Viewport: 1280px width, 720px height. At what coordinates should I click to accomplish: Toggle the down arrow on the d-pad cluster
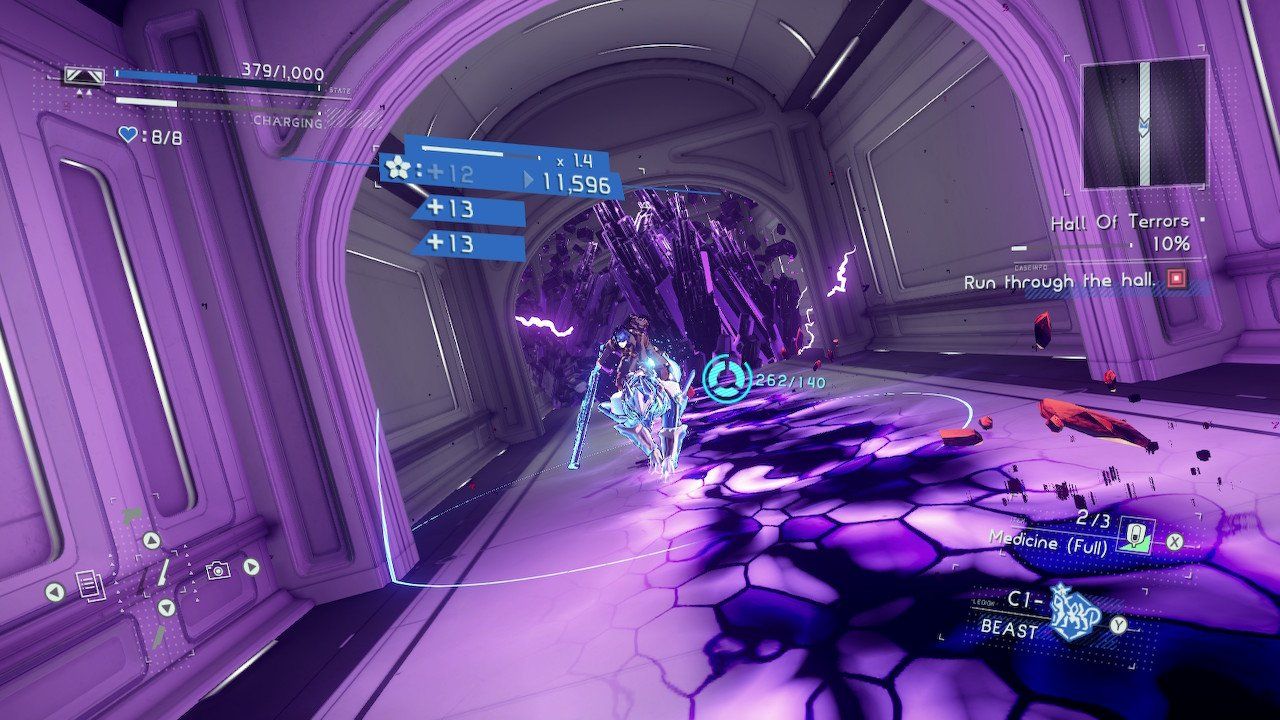tap(166, 606)
